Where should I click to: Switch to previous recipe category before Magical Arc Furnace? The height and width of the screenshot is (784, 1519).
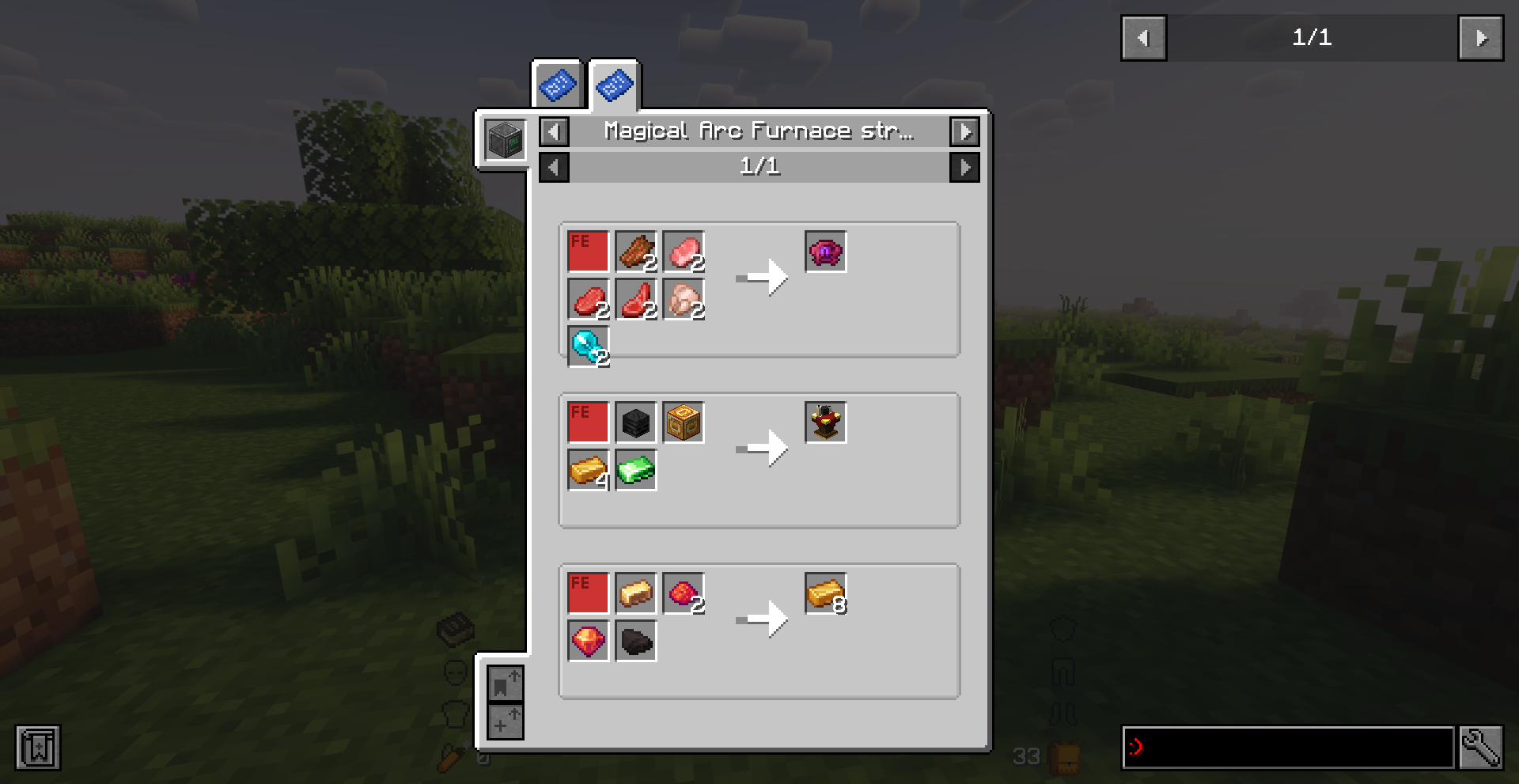[554, 132]
